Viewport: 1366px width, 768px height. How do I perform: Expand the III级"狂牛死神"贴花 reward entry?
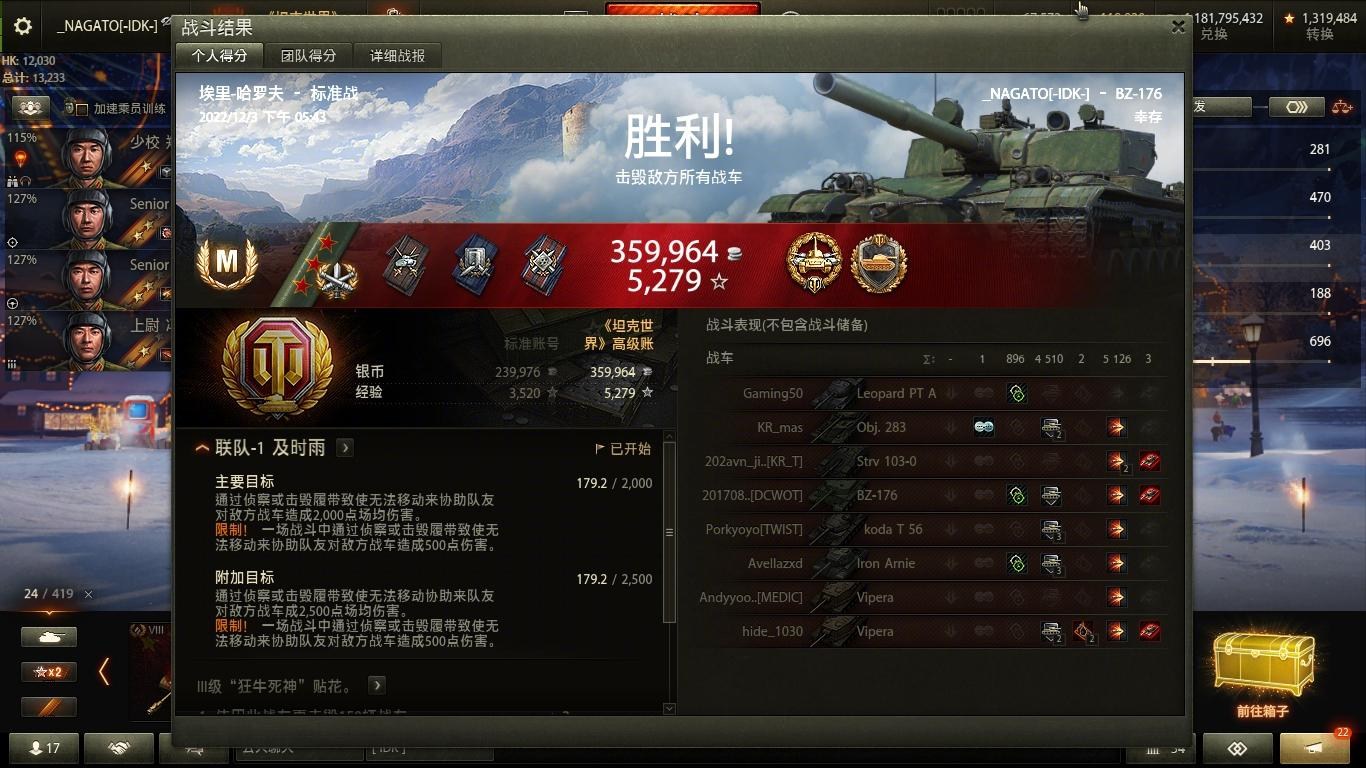tap(376, 685)
